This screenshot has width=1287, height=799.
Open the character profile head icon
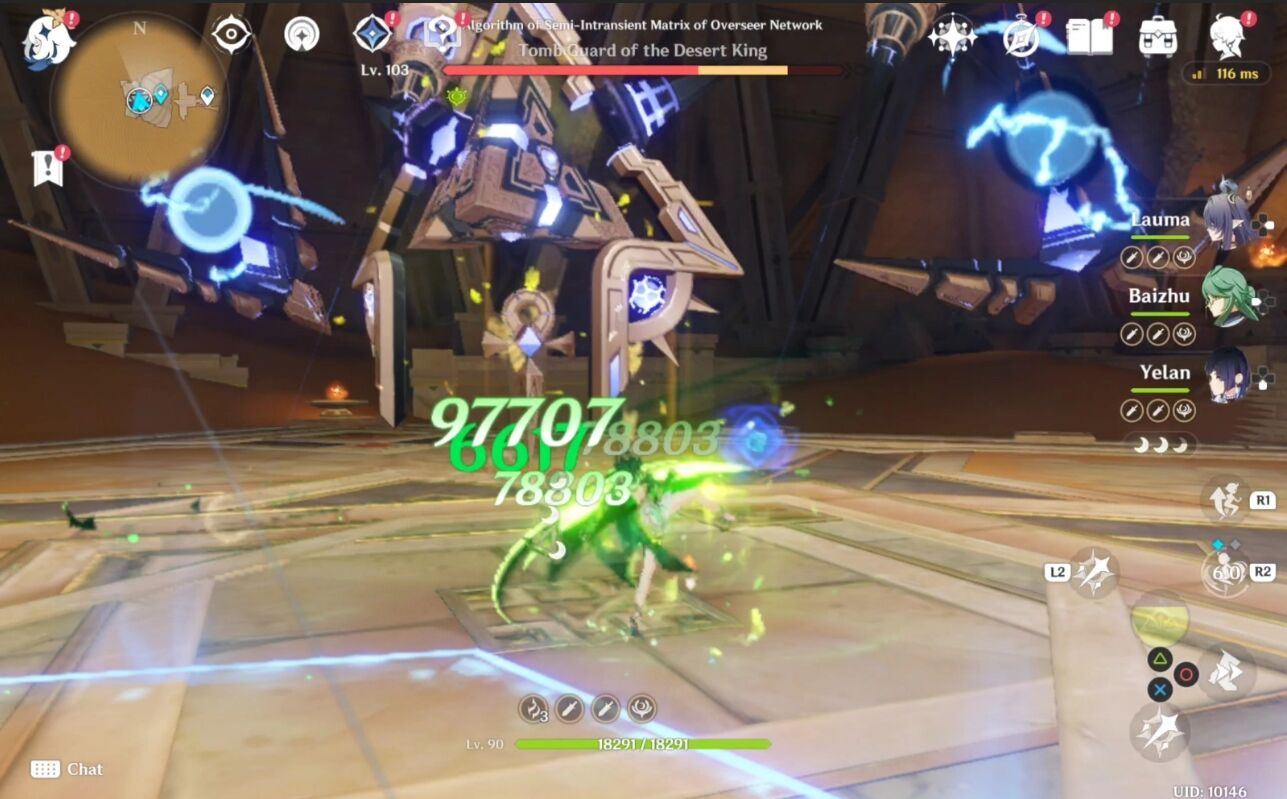1227,37
